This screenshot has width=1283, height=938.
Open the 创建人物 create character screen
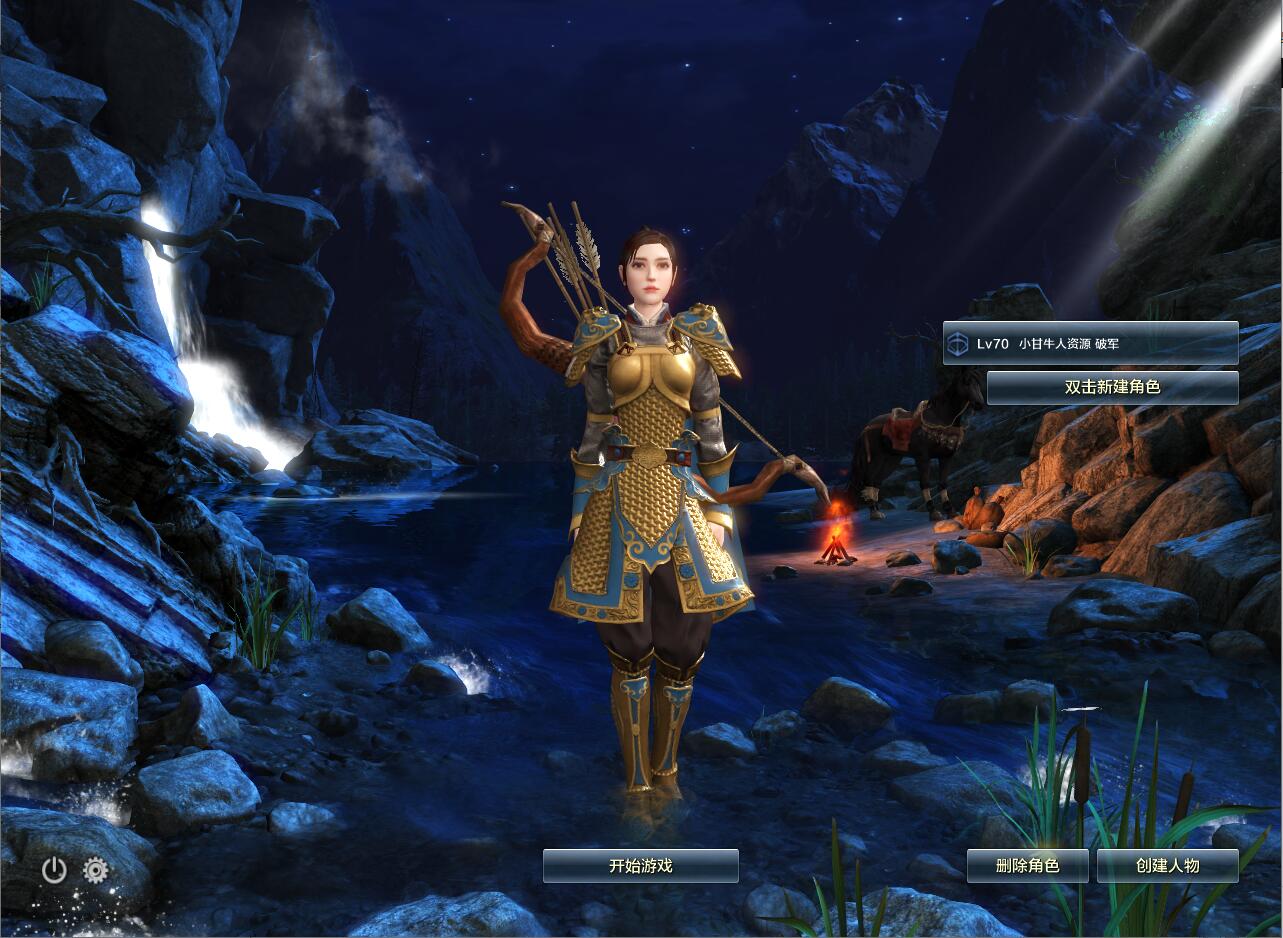click(x=1167, y=866)
